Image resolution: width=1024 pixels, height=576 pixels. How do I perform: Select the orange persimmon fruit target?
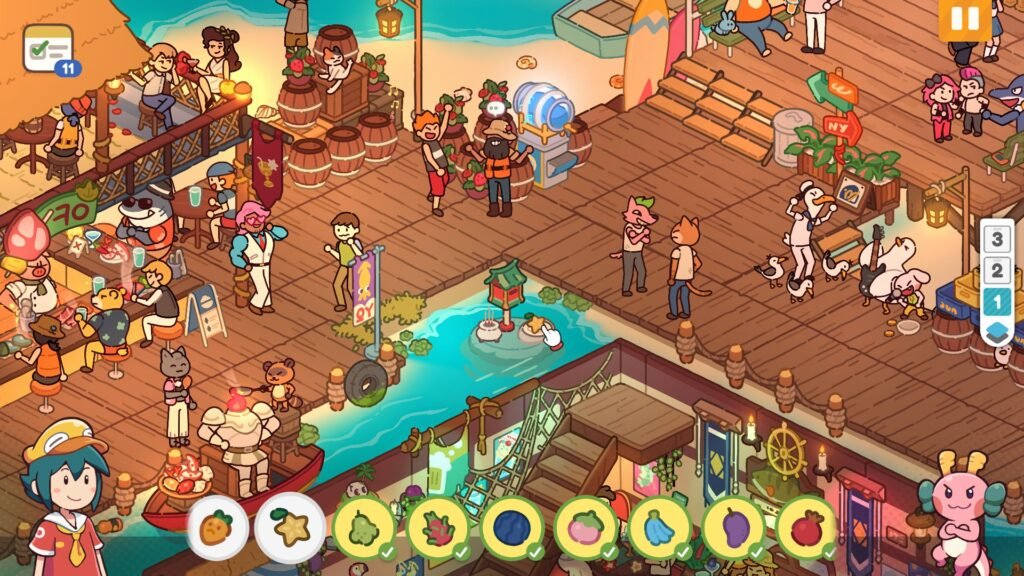[217, 527]
